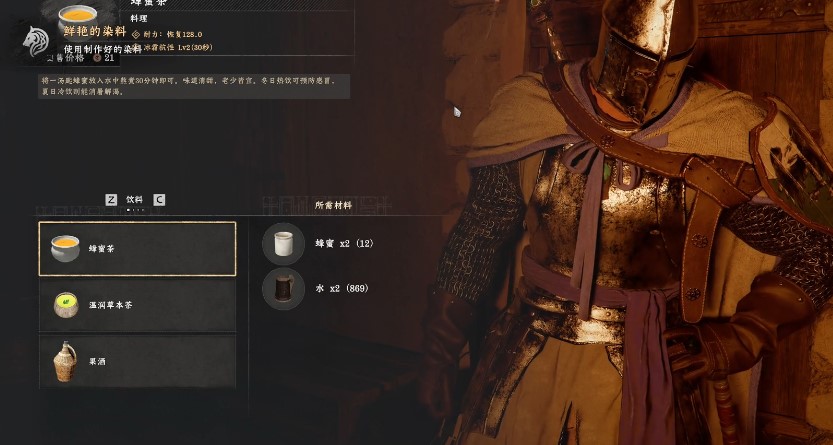833x445 pixels.
Task: Select the 蜂蜜茶 honey tea recipe
Action: [x=137, y=248]
